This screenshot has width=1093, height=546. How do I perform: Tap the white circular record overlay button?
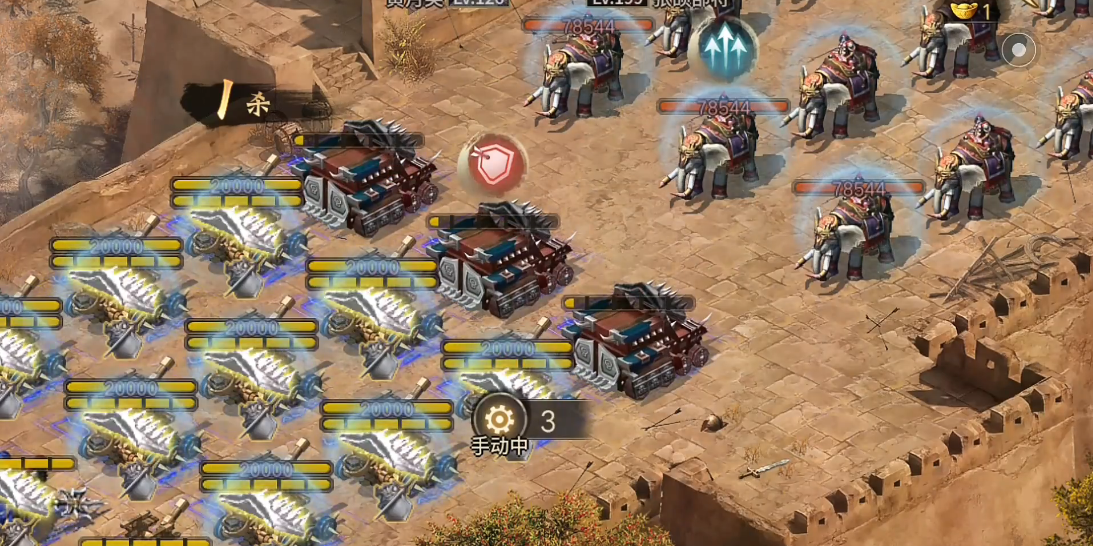1019,49
